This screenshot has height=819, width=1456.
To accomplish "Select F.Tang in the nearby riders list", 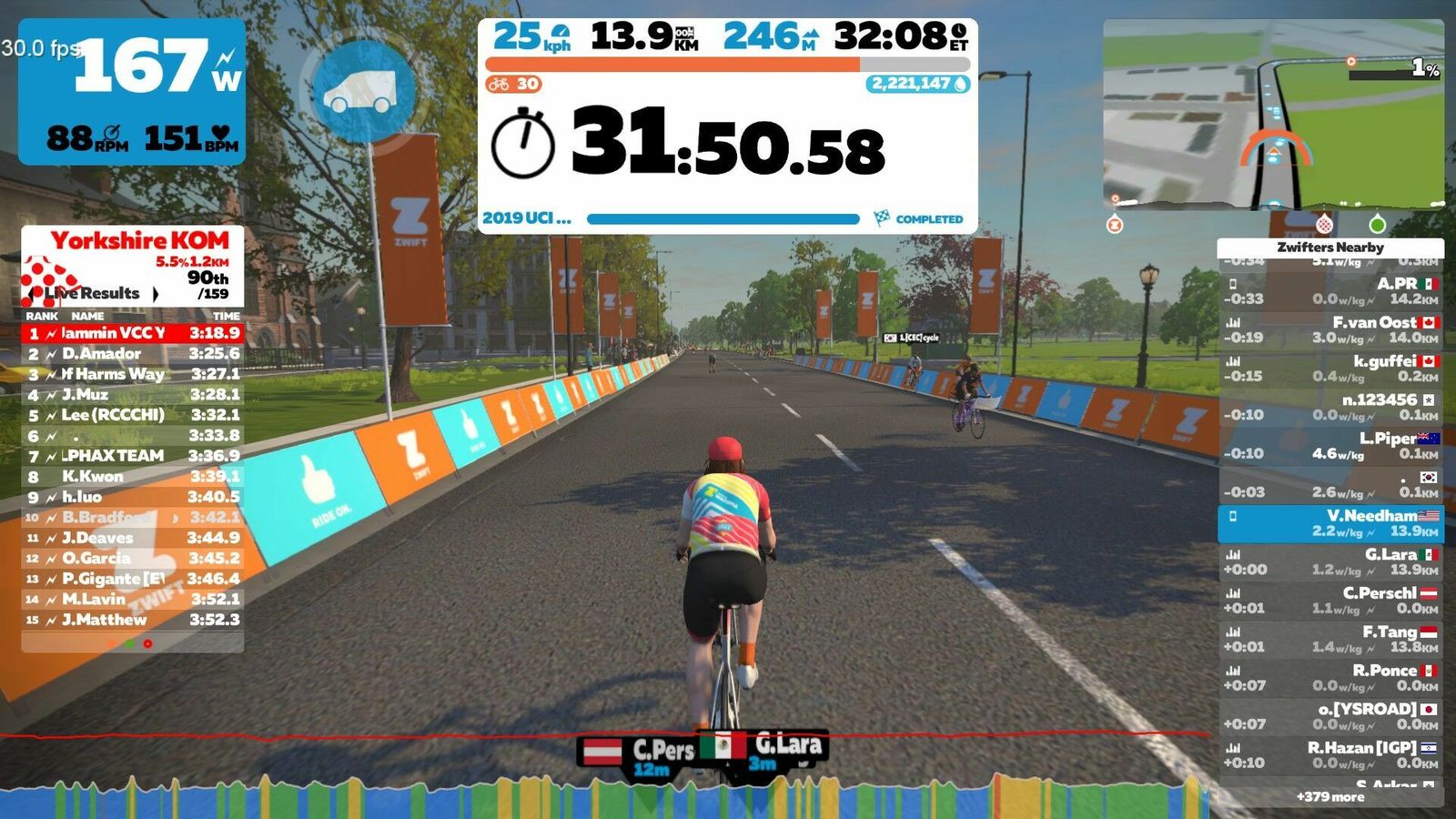I will pos(1330,639).
